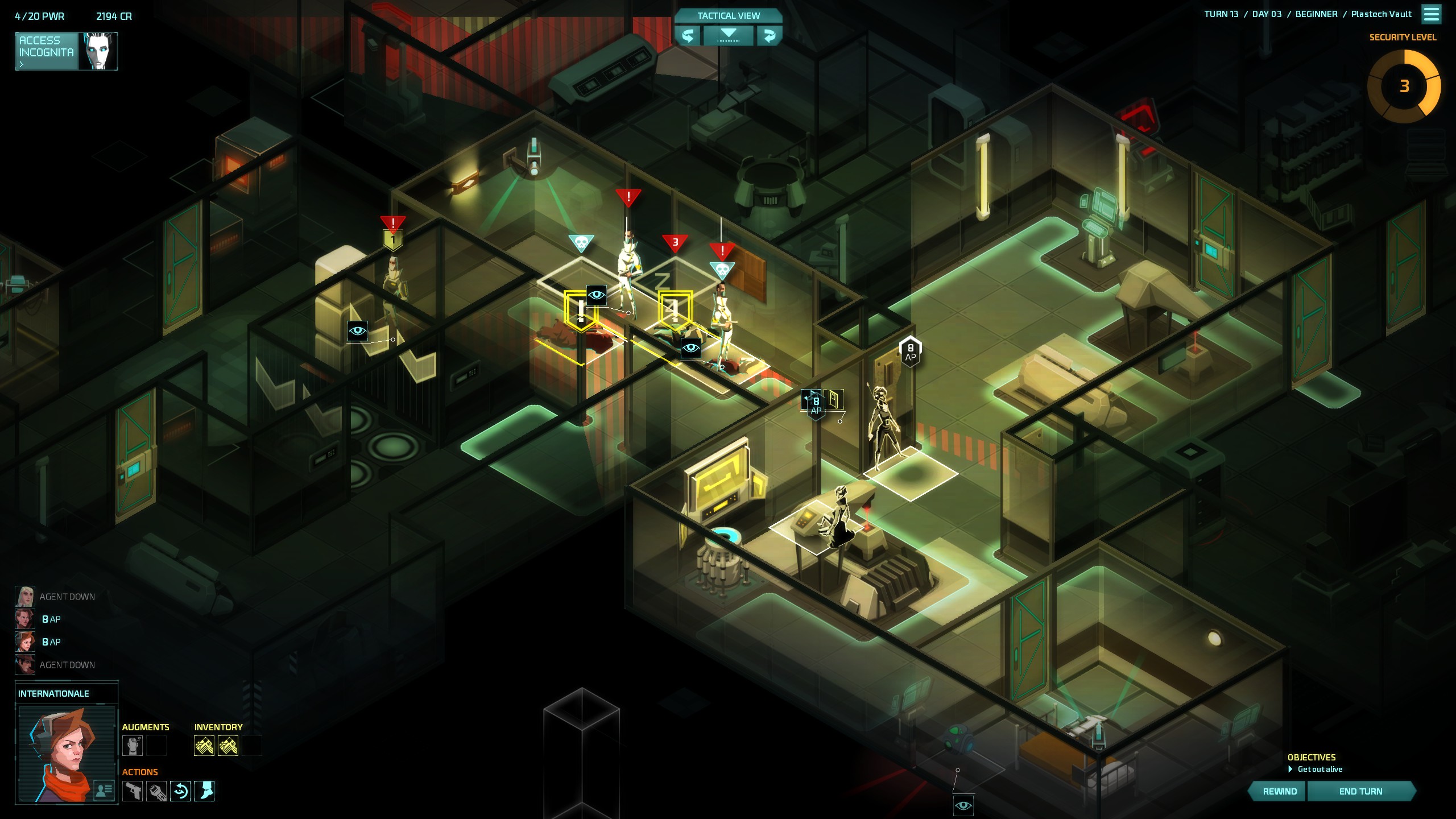End the current turn
This screenshot has height=819, width=1456.
coord(1360,791)
